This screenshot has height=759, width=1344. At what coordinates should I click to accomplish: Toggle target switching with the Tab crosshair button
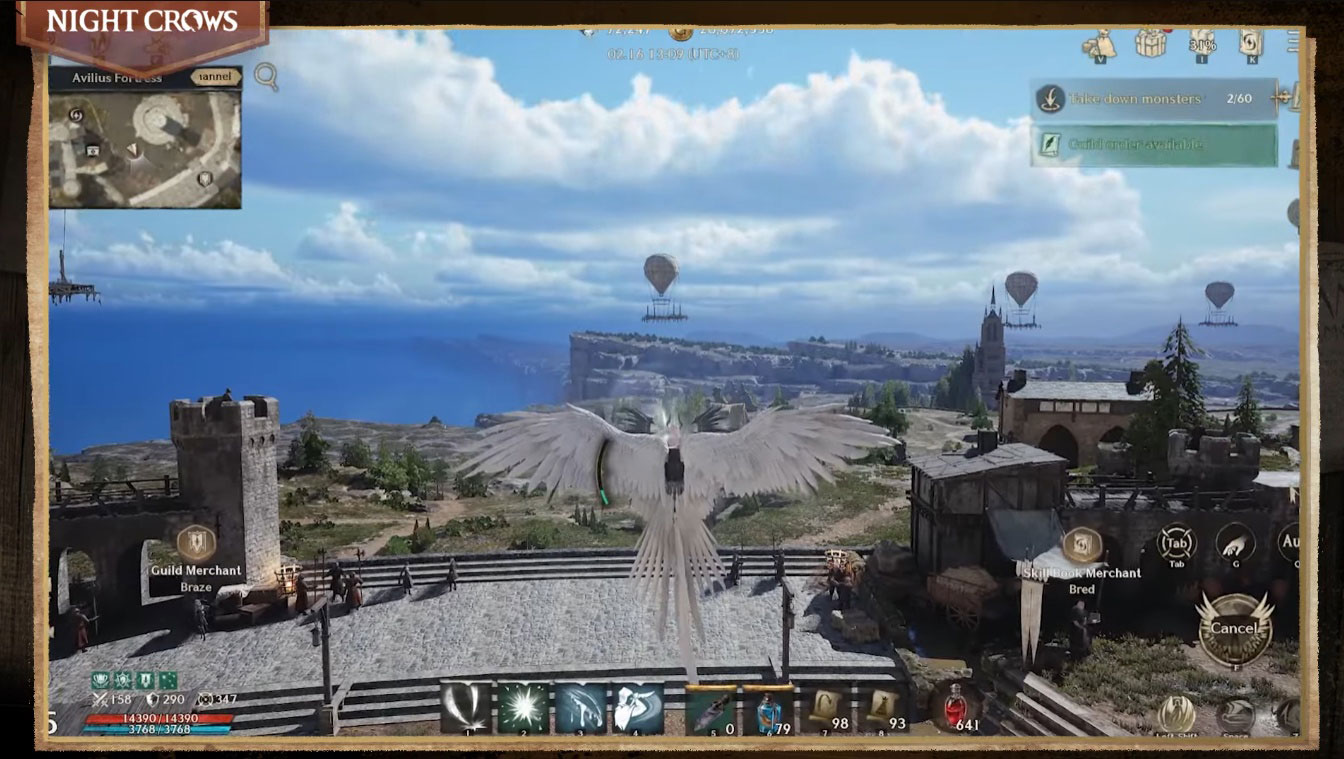coord(1177,545)
